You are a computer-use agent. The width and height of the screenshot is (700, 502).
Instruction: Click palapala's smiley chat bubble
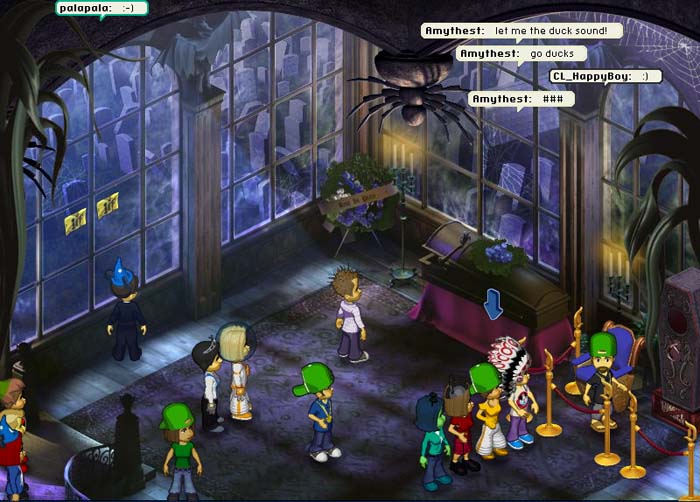point(102,8)
